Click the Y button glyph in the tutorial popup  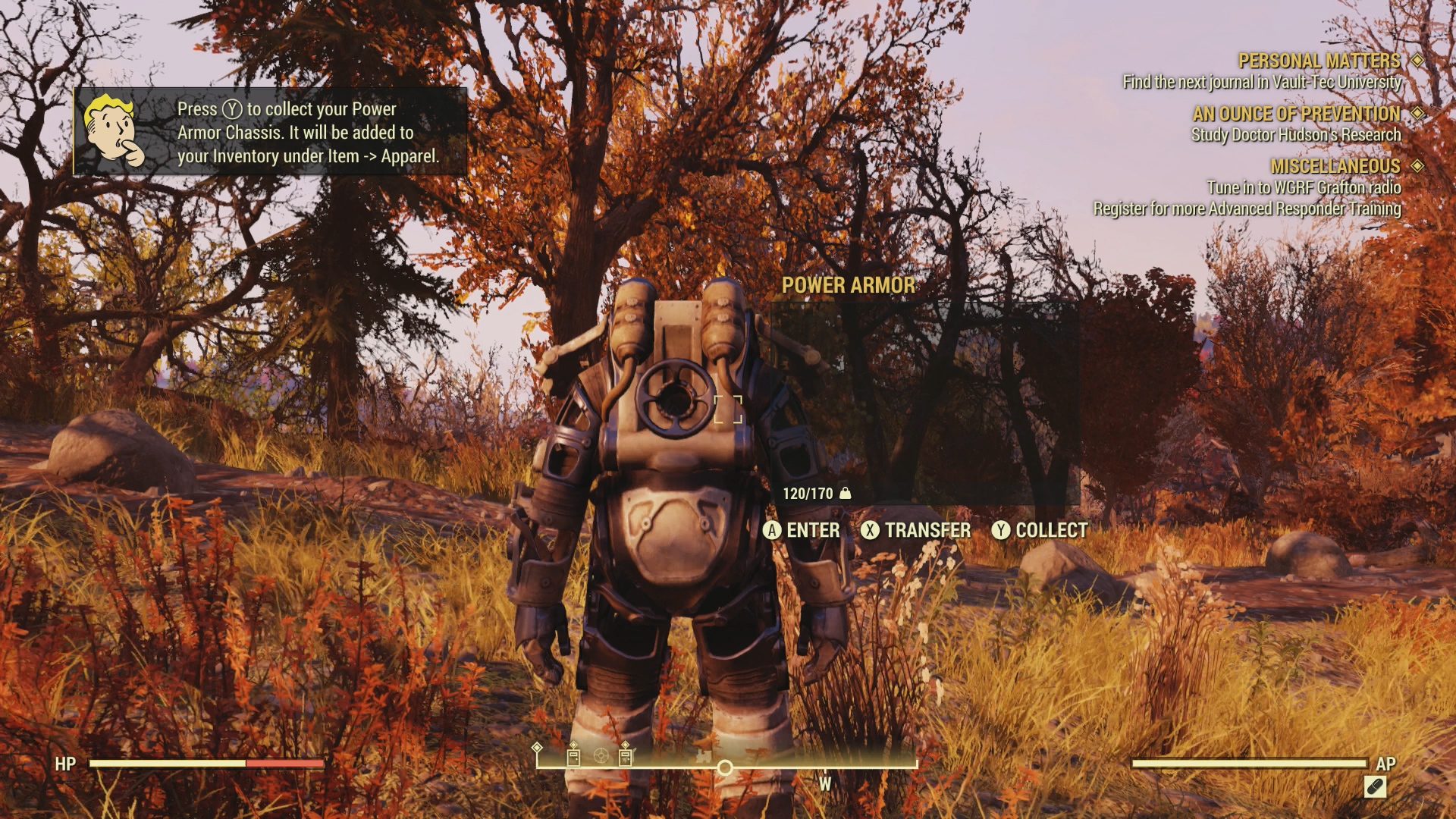pyautogui.click(x=233, y=109)
